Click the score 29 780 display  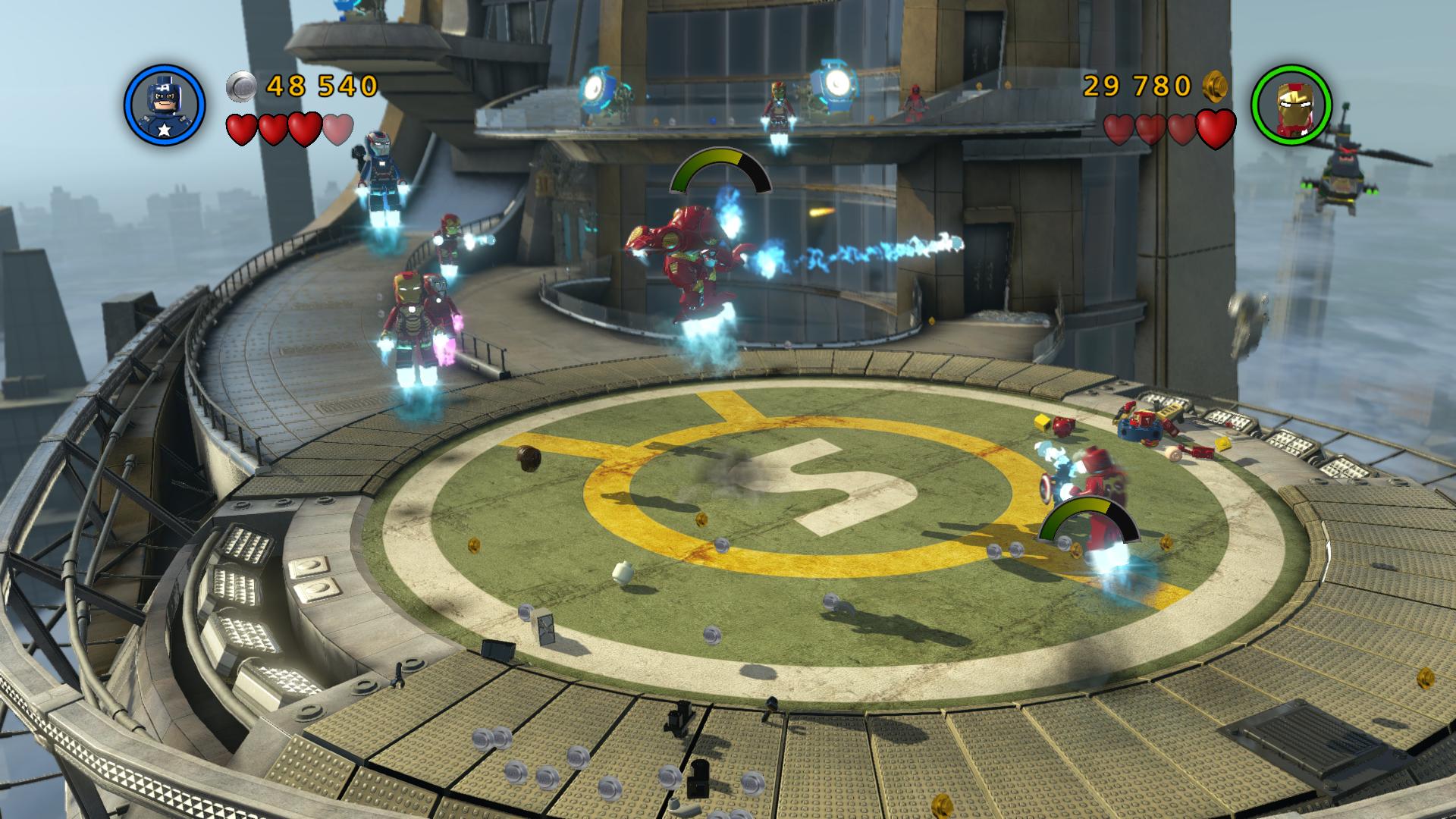[1136, 86]
